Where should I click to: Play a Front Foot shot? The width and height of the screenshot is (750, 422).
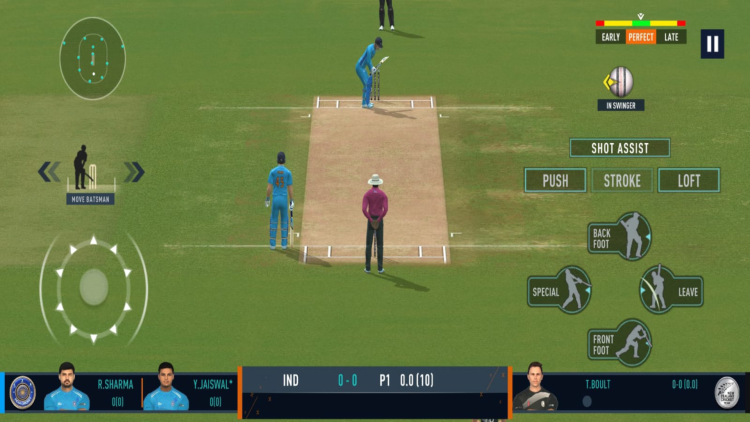(621, 343)
